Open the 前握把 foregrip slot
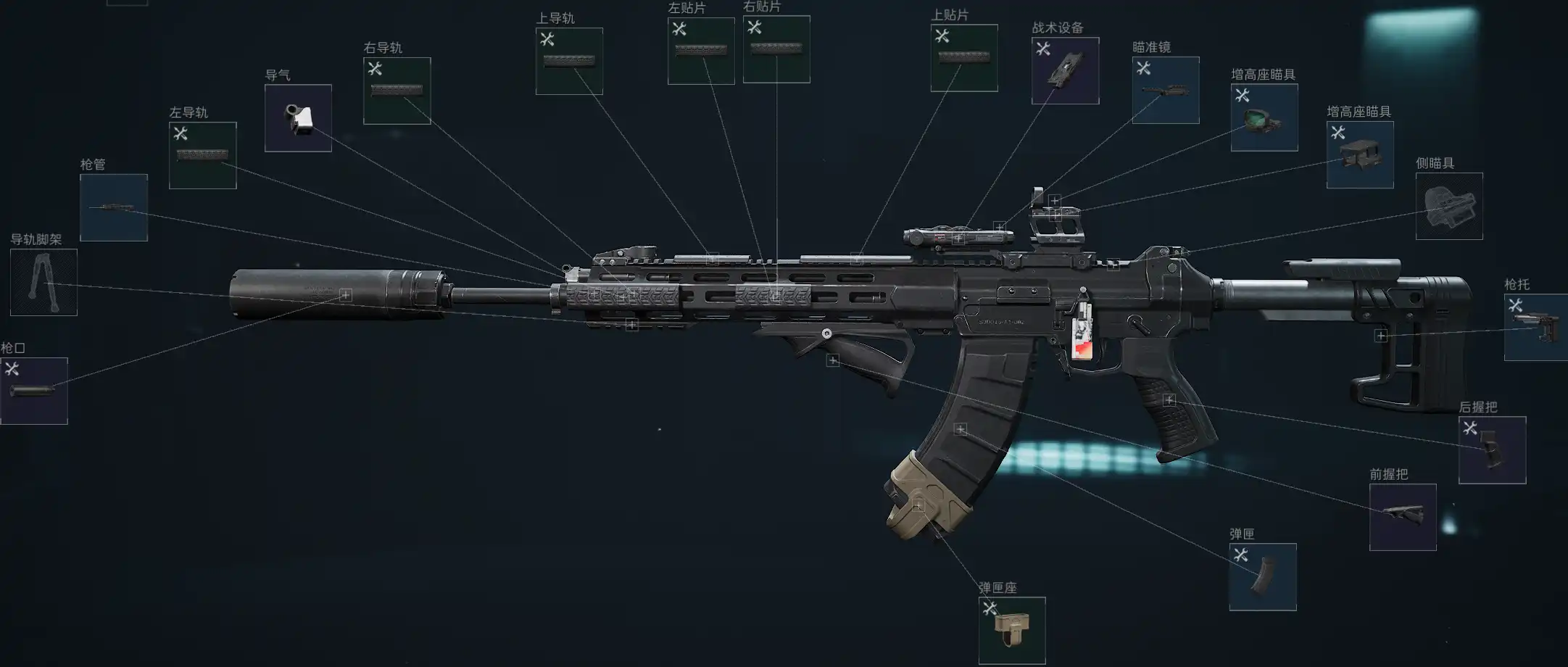The height and width of the screenshot is (667, 1568). pyautogui.click(x=1403, y=517)
